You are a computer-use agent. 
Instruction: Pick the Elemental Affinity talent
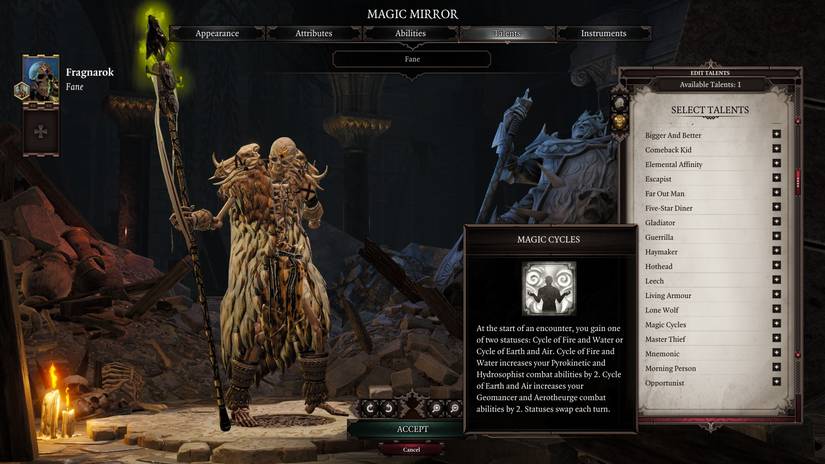(776, 164)
